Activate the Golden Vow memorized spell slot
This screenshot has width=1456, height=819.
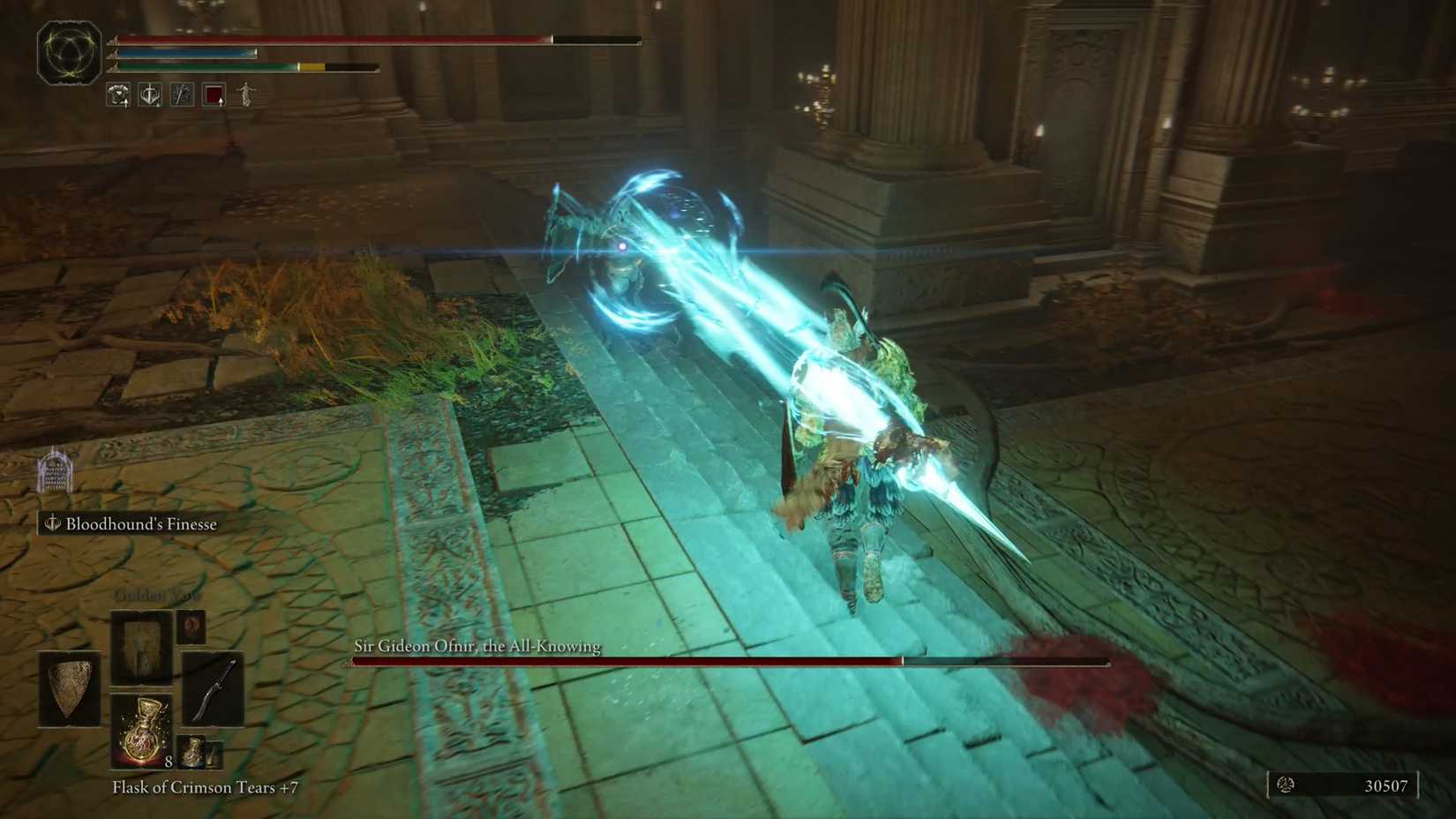coord(141,647)
